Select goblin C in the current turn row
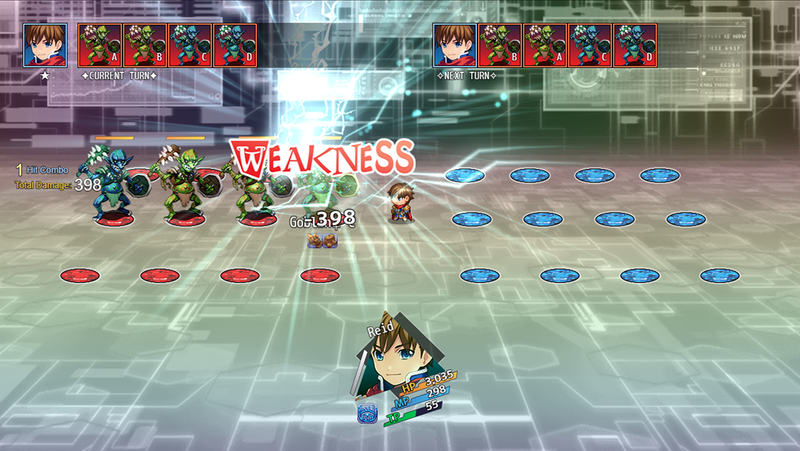 point(190,45)
